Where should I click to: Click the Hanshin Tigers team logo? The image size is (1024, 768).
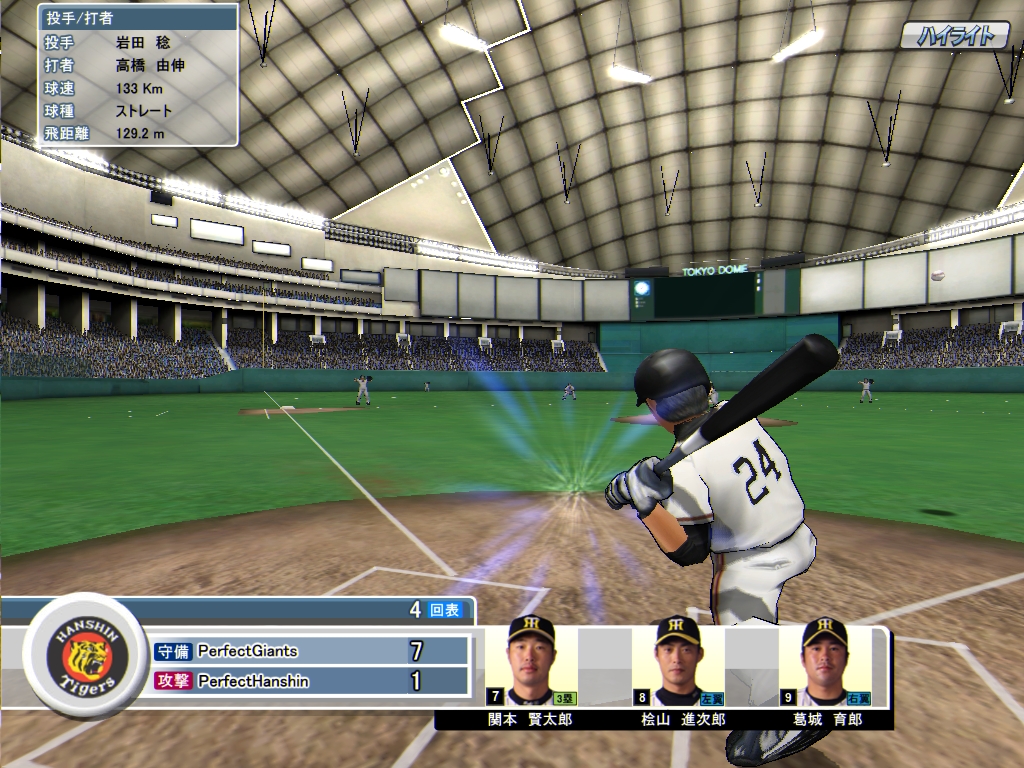click(x=84, y=656)
